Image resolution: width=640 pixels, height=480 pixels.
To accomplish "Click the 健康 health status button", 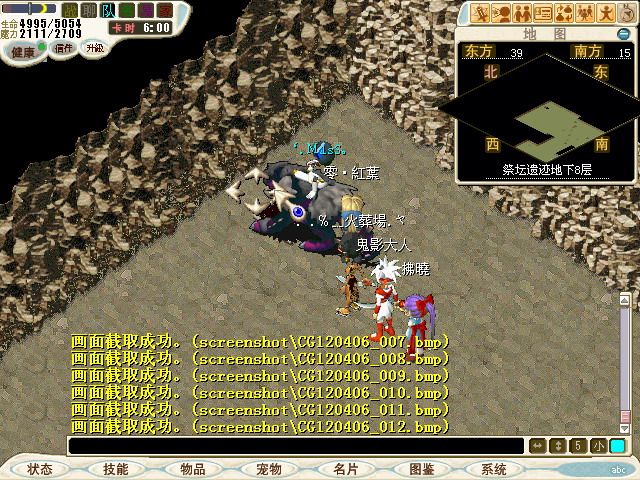I will [23, 50].
